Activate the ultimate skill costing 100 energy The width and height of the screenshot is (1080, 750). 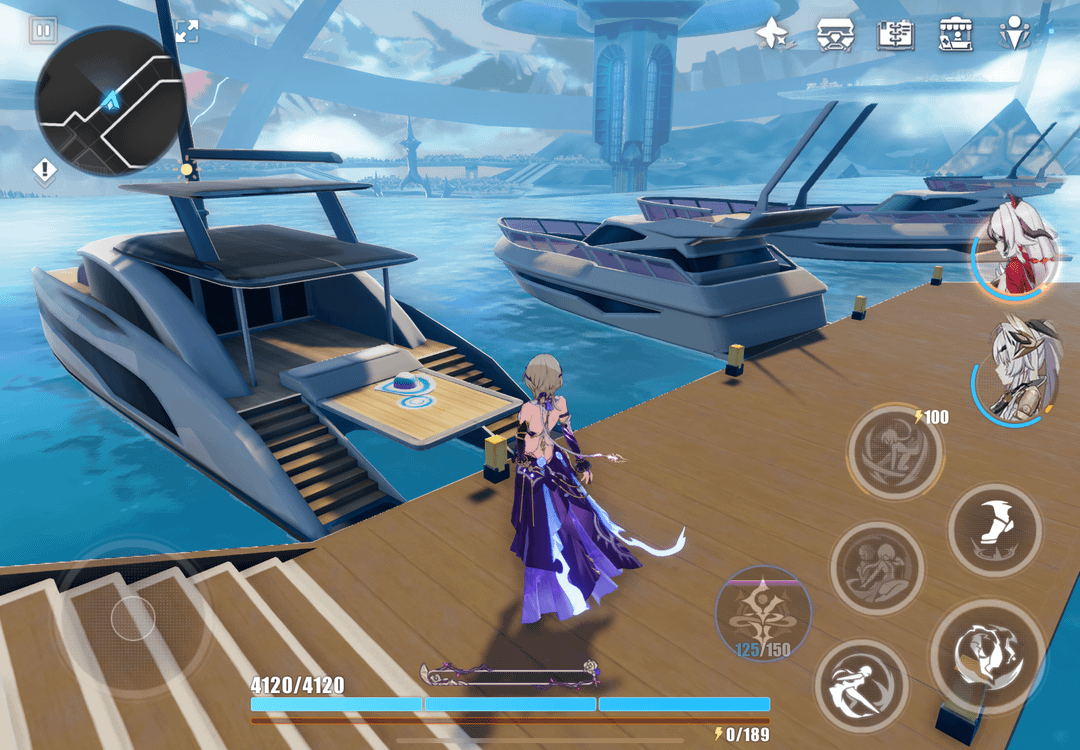pos(894,452)
